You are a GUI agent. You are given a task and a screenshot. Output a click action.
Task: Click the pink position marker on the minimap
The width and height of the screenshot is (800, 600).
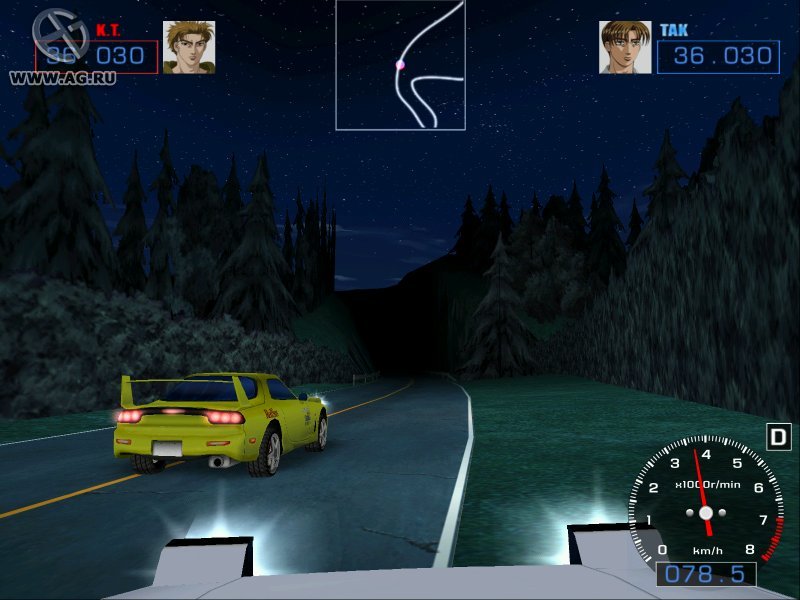400,65
